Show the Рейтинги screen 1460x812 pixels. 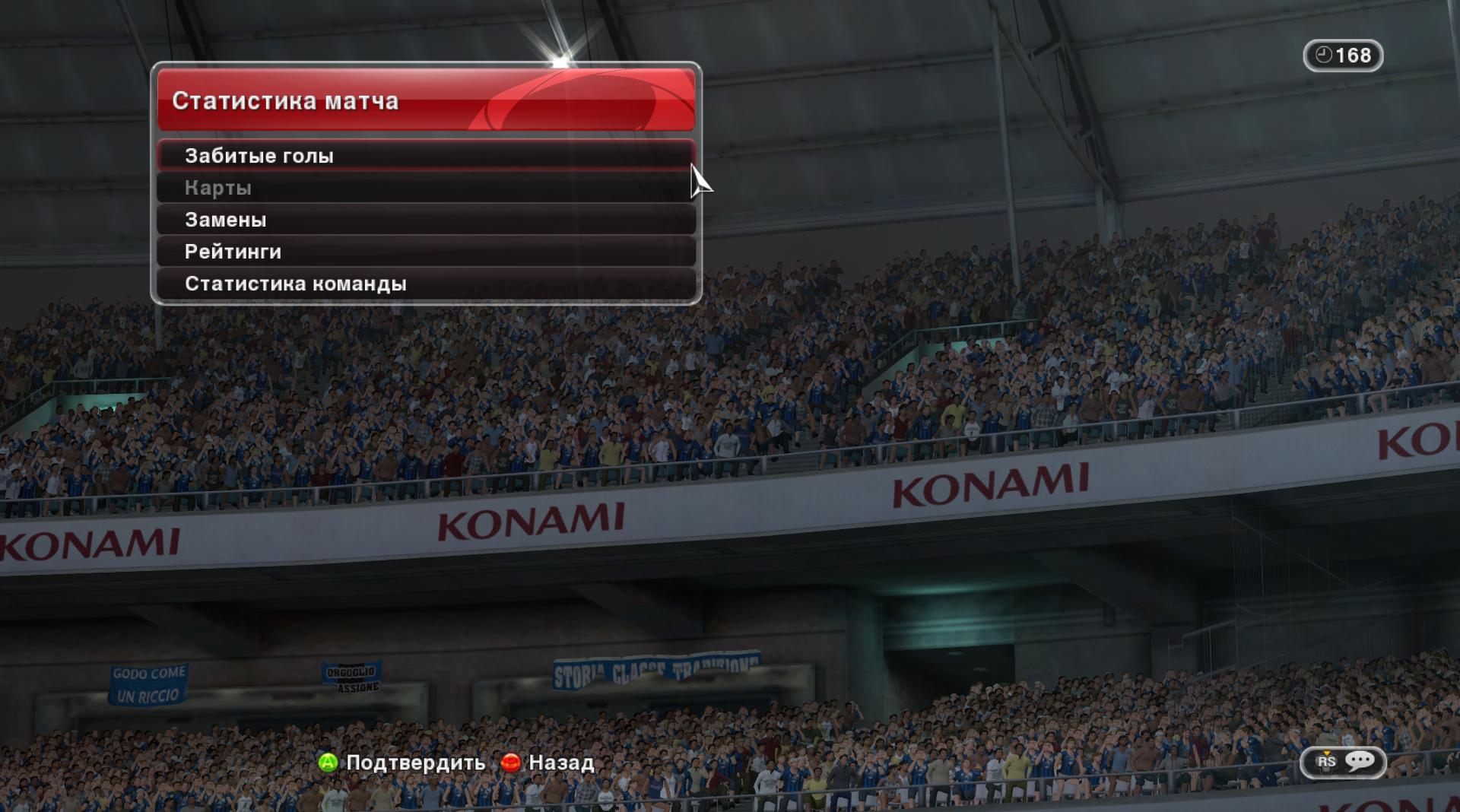(426, 252)
